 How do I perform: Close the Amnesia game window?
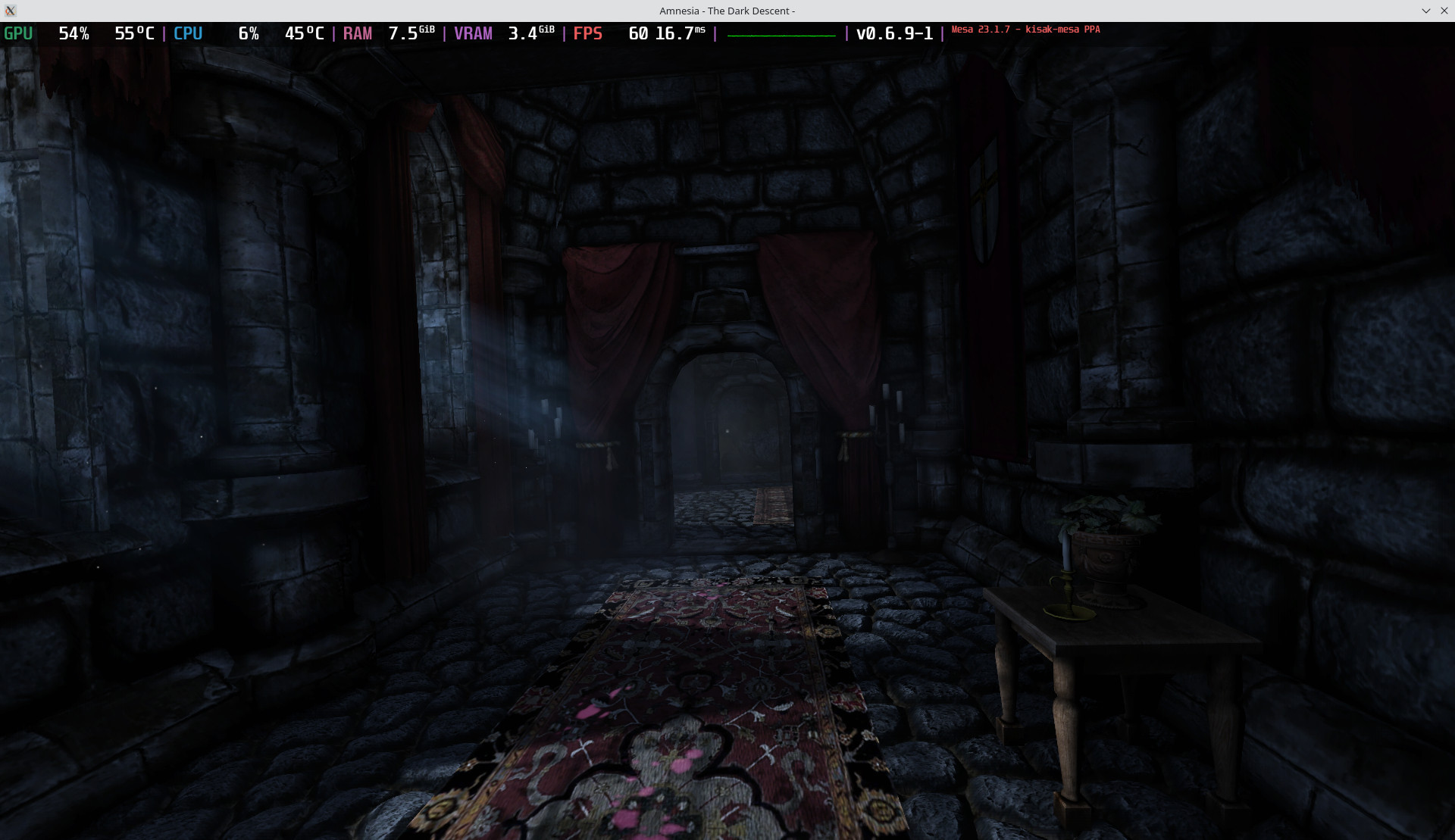point(1444,11)
